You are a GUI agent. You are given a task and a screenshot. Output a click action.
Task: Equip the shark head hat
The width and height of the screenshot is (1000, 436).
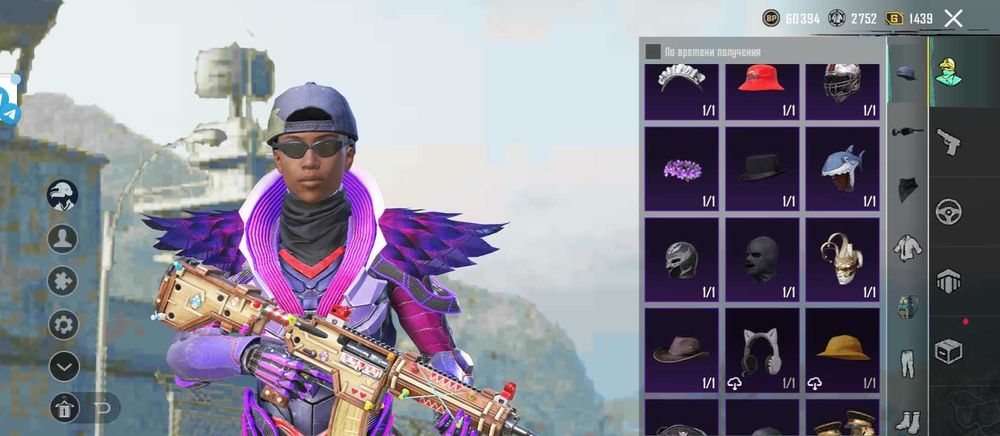tap(842, 168)
